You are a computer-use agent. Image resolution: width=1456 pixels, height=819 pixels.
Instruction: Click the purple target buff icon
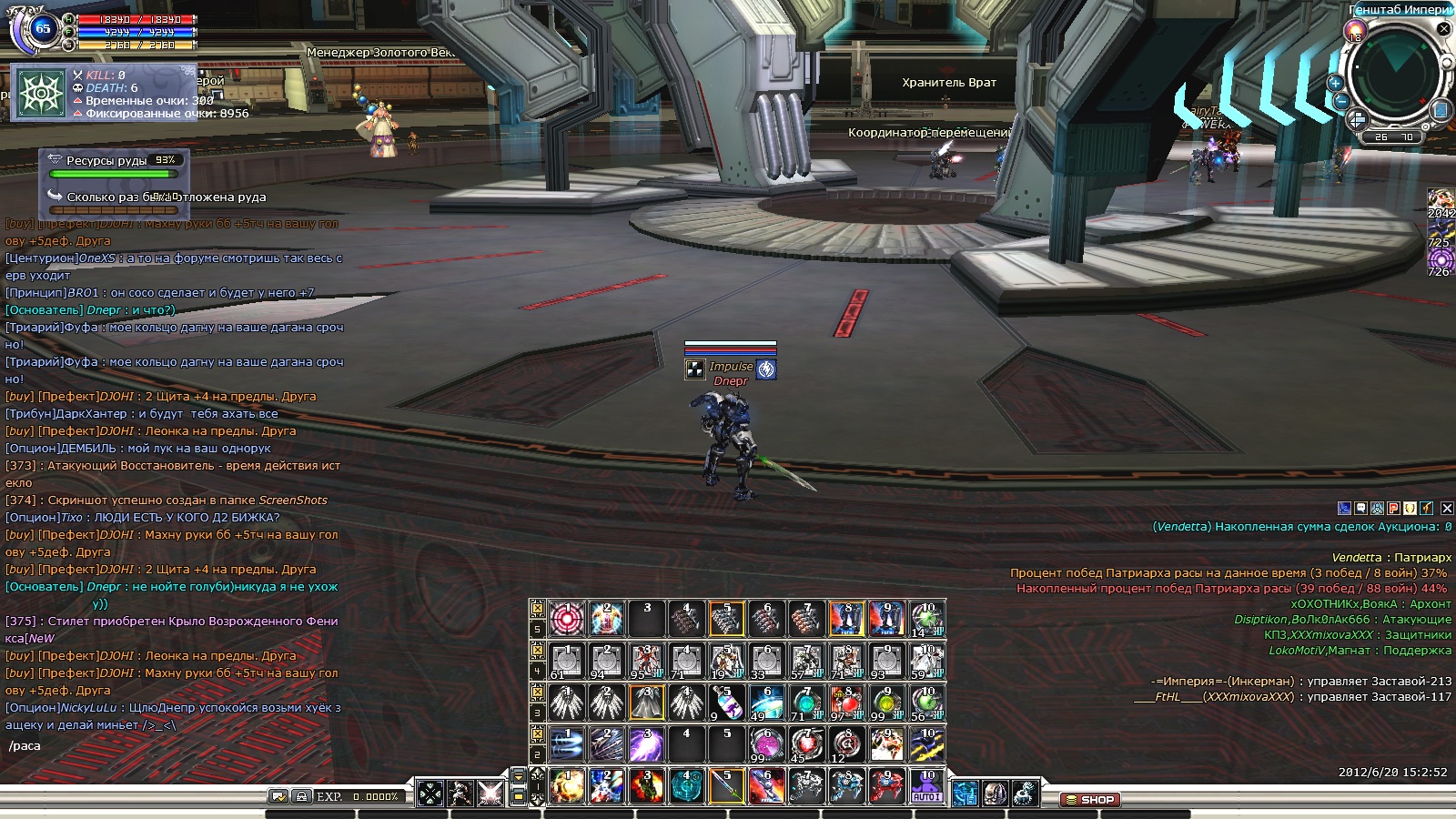1440,259
